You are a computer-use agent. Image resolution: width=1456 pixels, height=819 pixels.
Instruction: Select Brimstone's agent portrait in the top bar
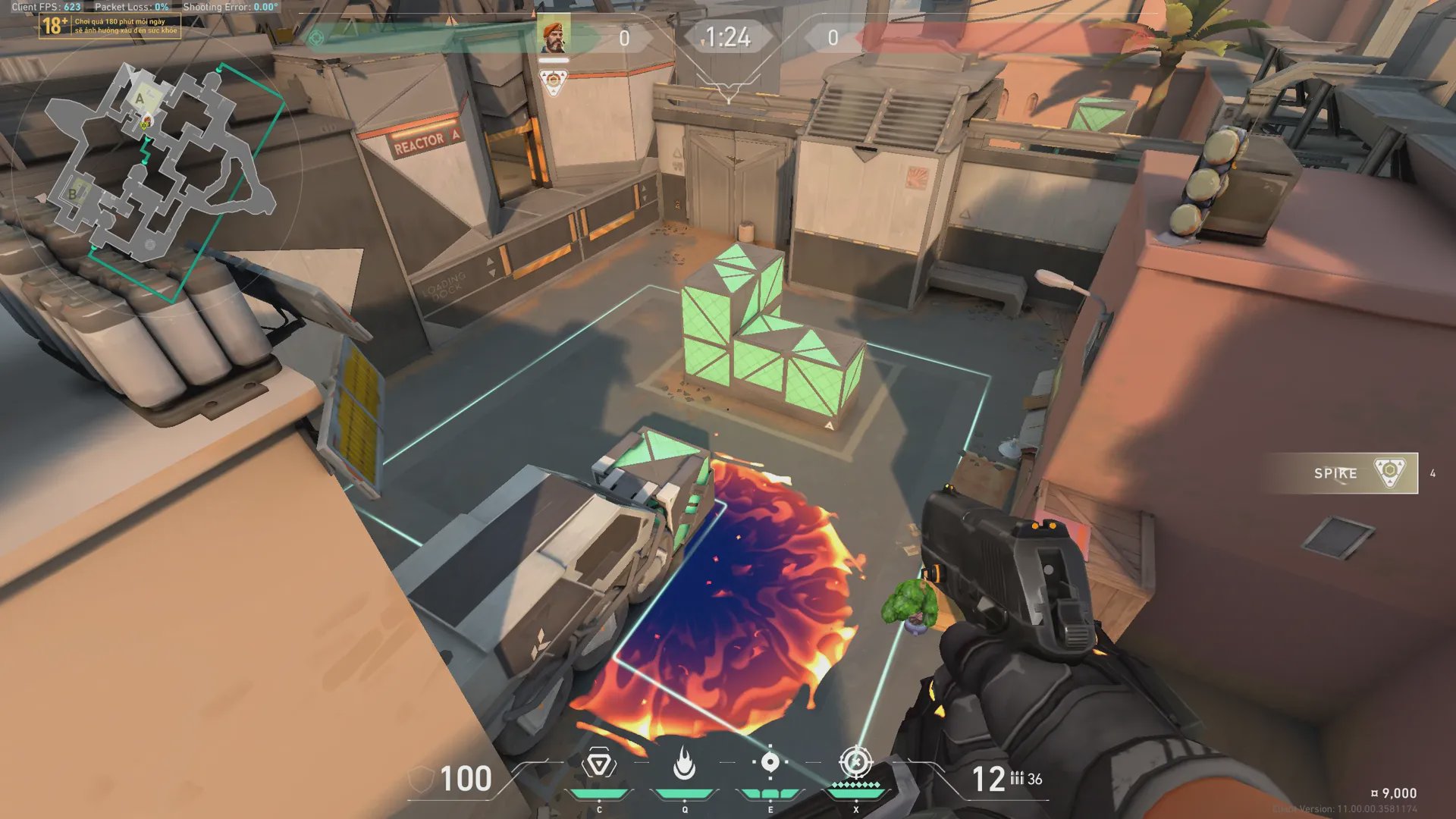554,36
